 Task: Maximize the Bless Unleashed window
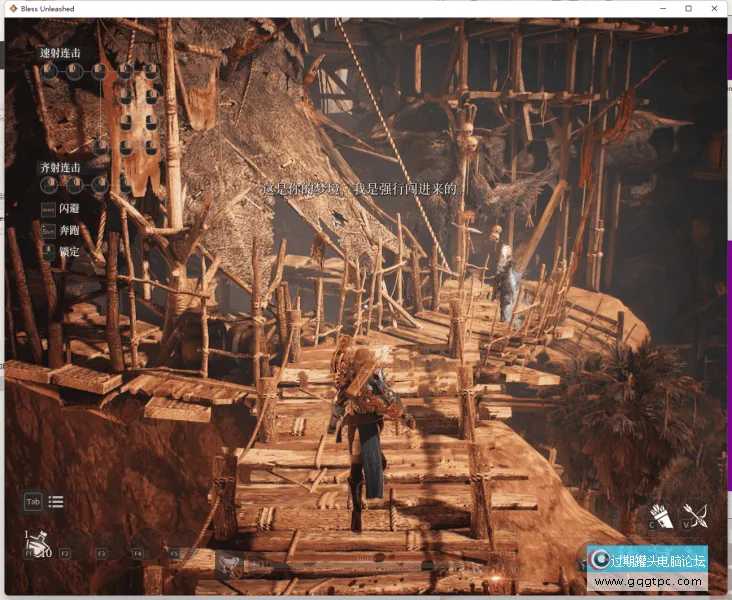(x=688, y=8)
